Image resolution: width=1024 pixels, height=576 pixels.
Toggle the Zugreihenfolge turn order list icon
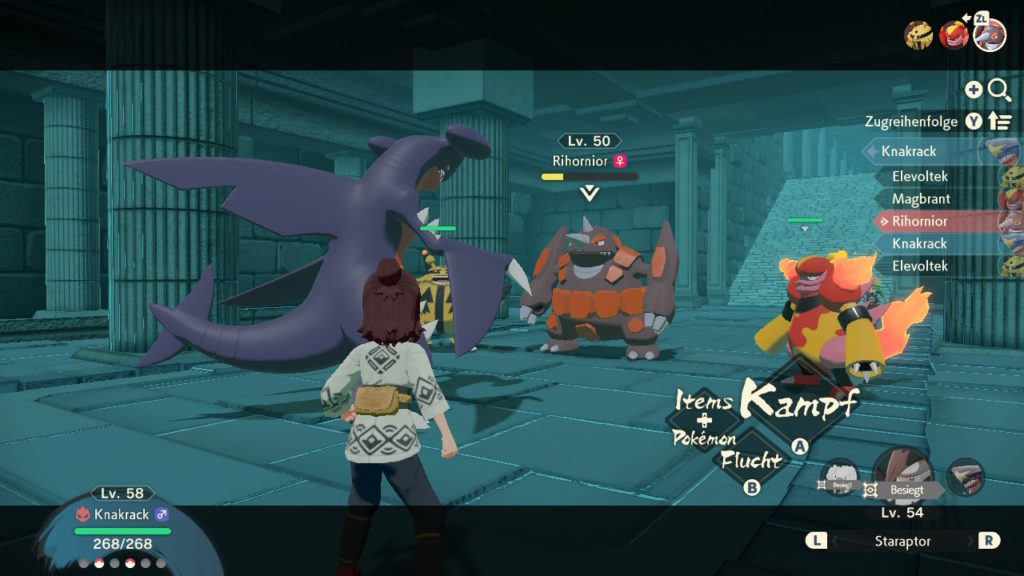1000,121
